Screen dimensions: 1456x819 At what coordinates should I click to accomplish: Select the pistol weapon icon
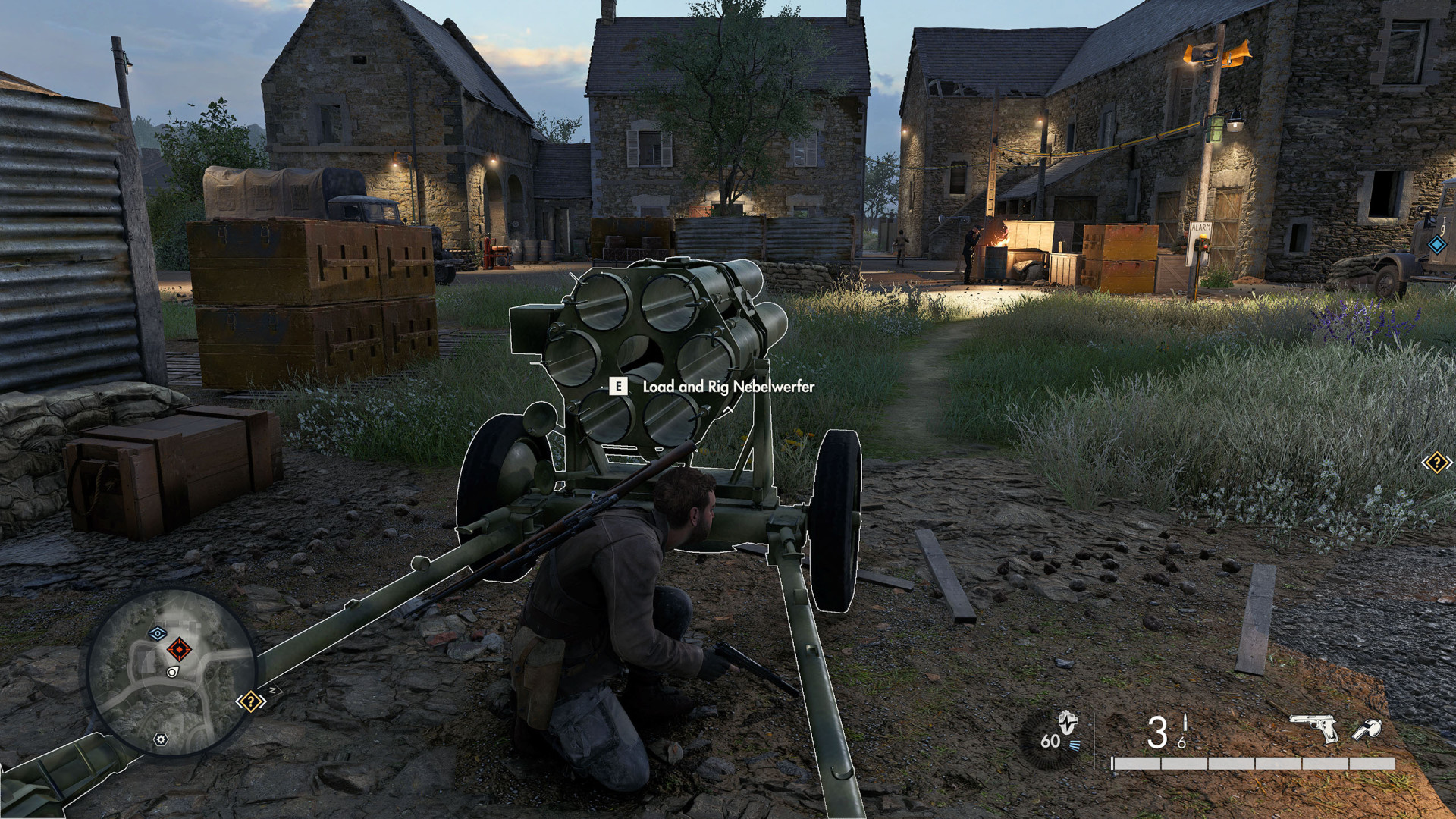(1315, 729)
